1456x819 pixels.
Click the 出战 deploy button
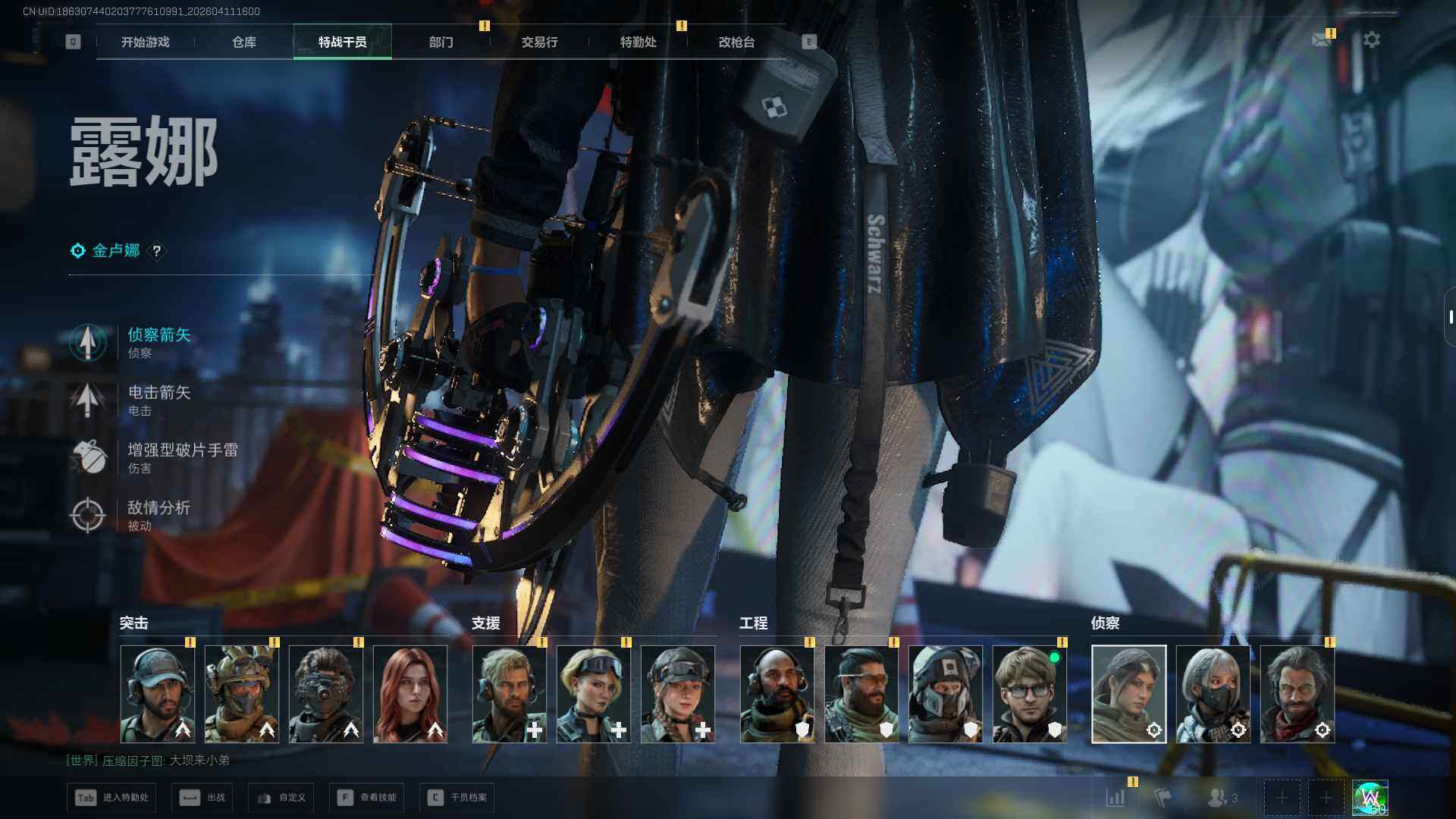point(202,798)
